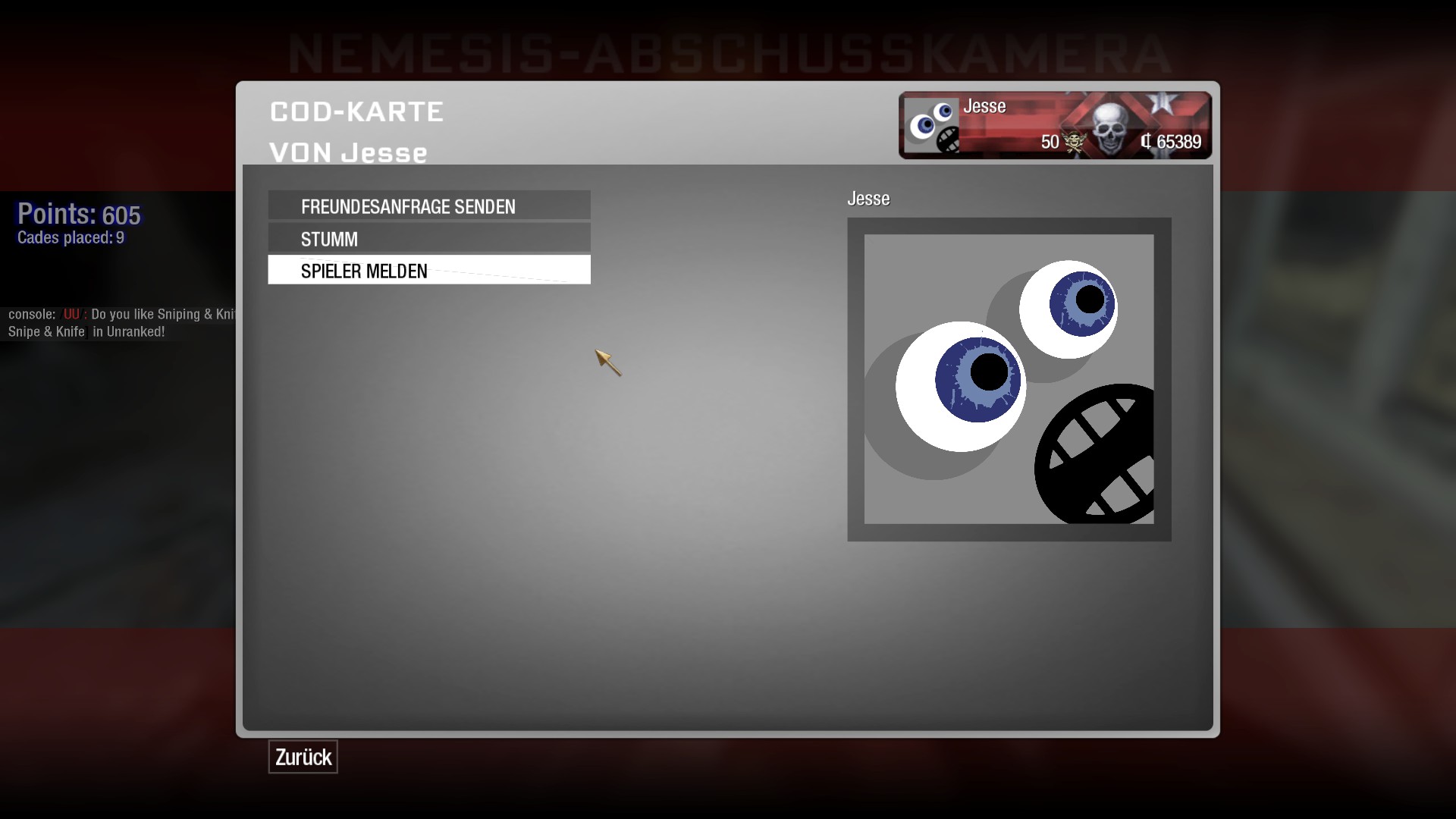Screen dimensions: 1456x819
Task: Select the Stumm mute option
Action: pos(428,239)
